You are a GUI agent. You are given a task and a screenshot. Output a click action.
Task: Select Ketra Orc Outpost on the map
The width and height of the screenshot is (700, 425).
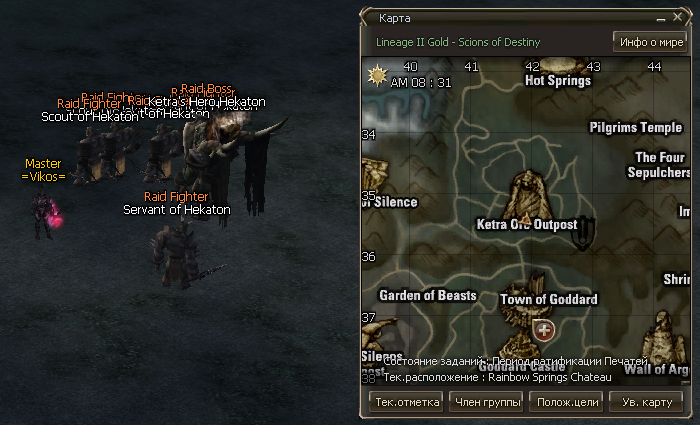527,224
